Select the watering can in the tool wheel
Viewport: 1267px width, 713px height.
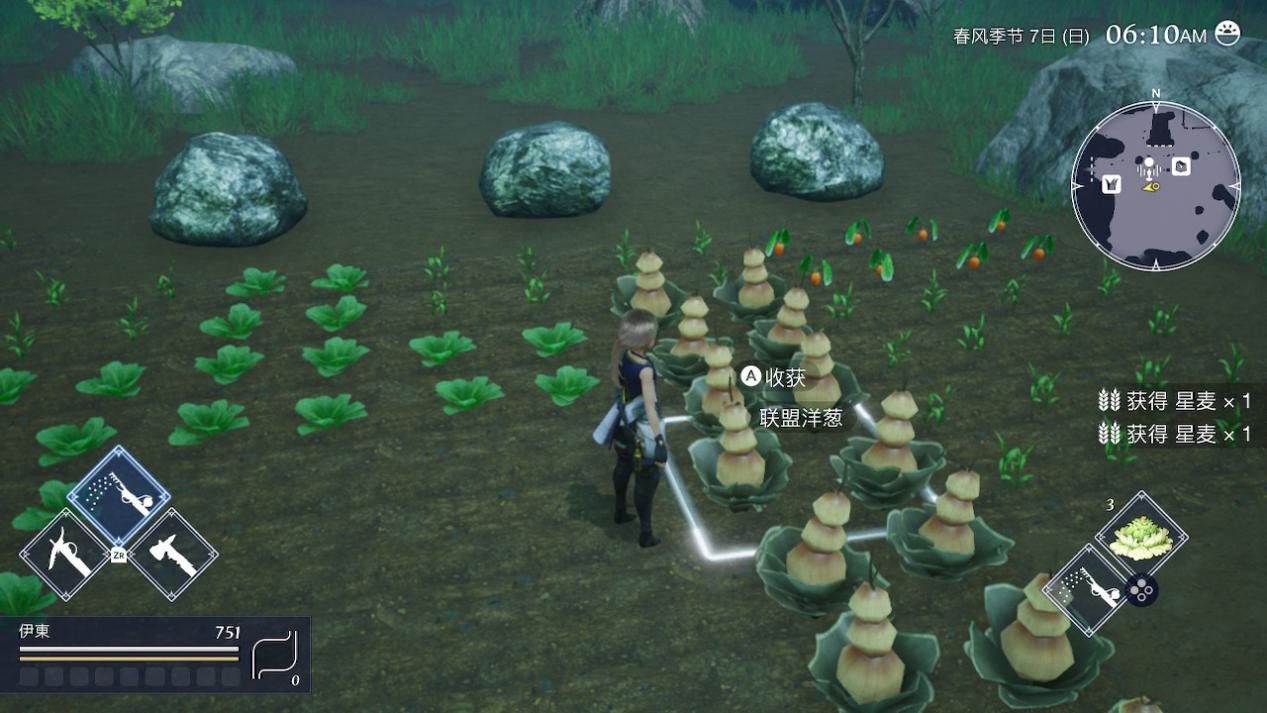coord(119,496)
